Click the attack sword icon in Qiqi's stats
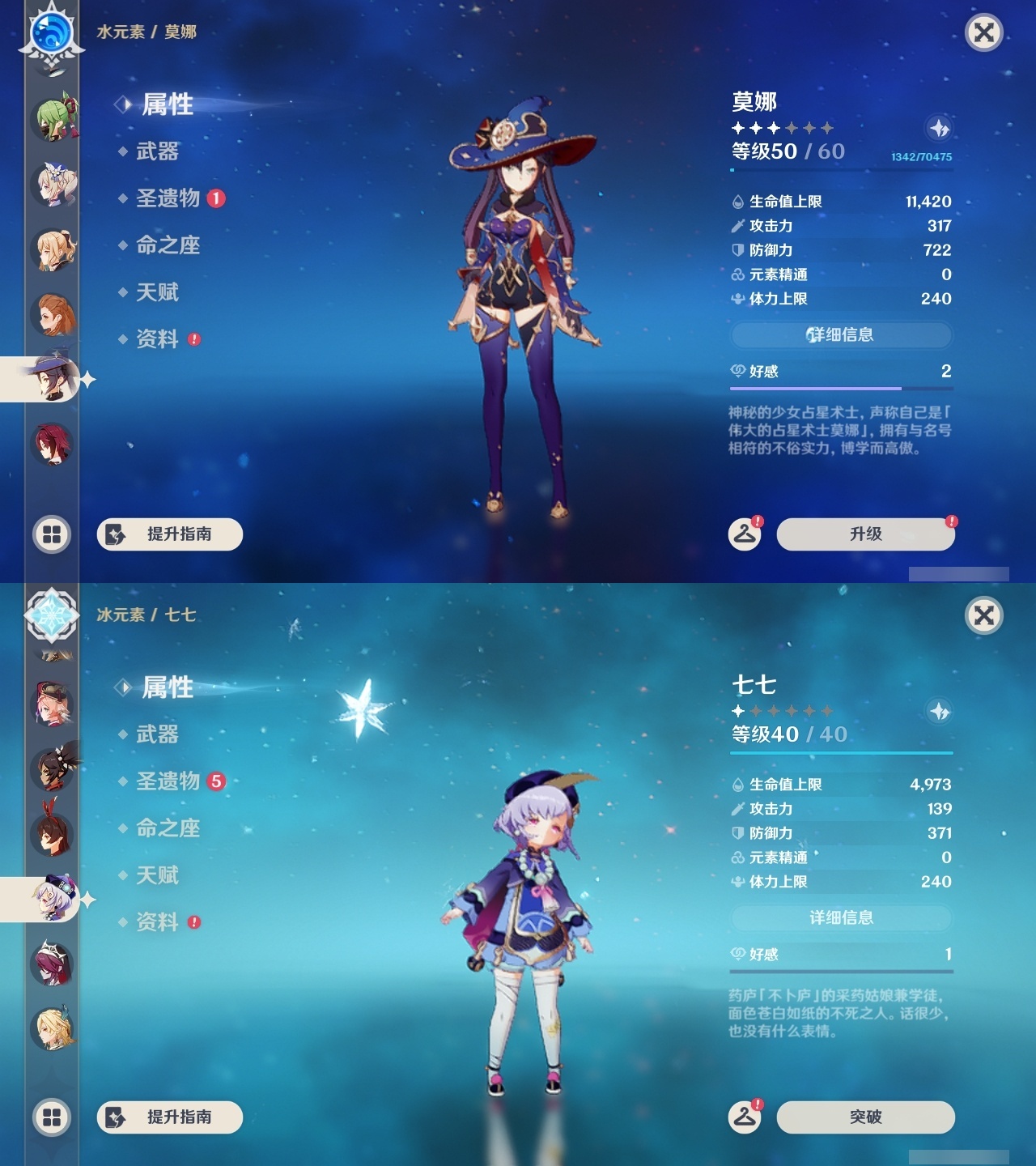The width and height of the screenshot is (1036, 1166). (x=737, y=808)
